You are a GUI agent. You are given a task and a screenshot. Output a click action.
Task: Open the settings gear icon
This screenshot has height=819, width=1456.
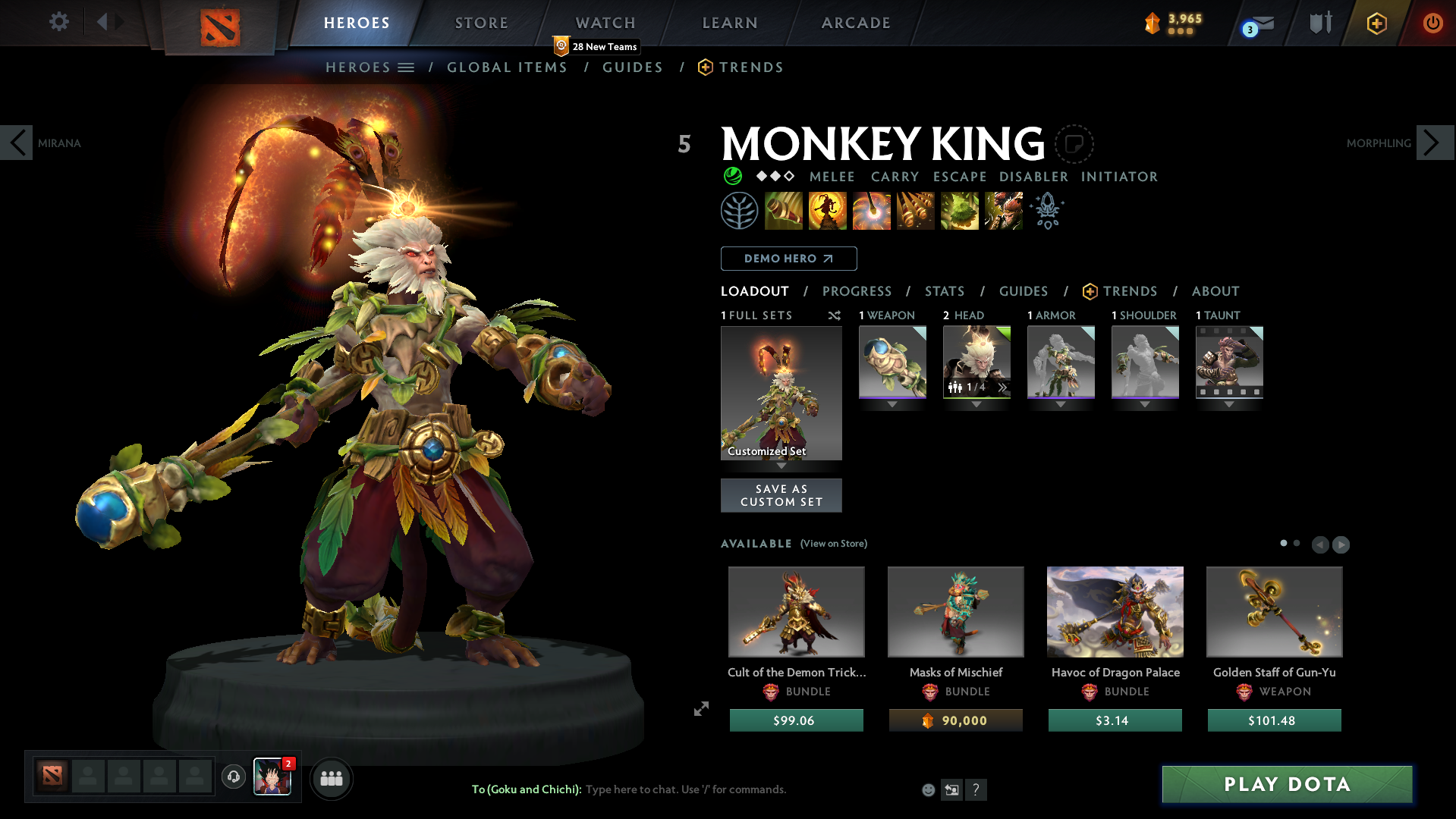[58, 22]
